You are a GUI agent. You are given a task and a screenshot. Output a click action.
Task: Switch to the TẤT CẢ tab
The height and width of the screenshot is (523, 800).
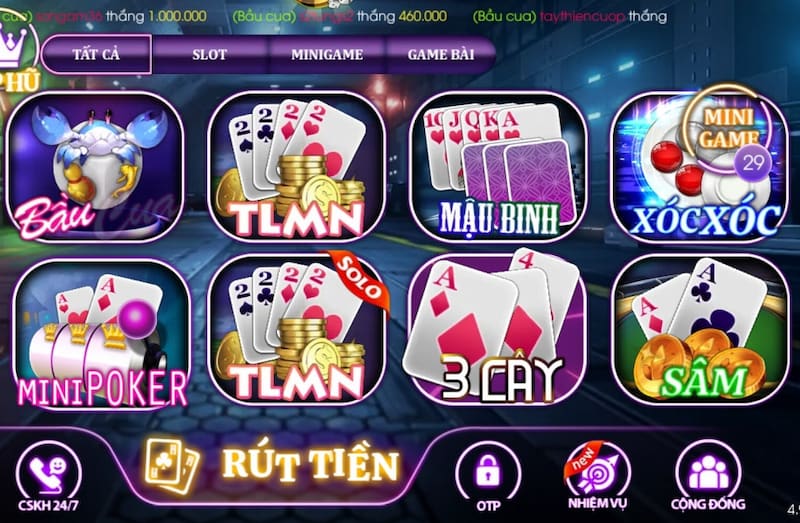coord(96,55)
